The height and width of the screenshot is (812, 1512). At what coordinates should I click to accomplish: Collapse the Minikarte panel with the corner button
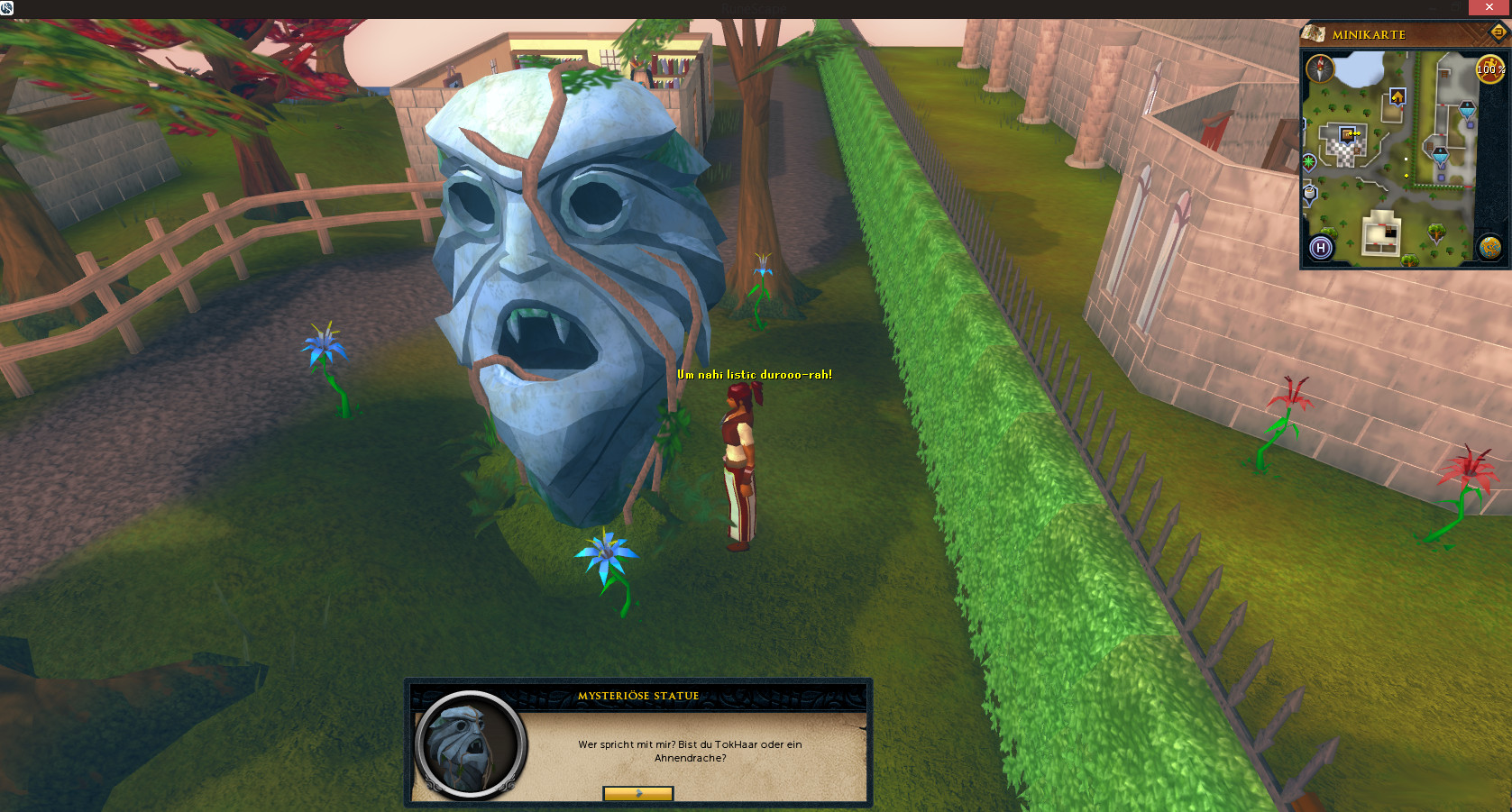tap(1498, 33)
